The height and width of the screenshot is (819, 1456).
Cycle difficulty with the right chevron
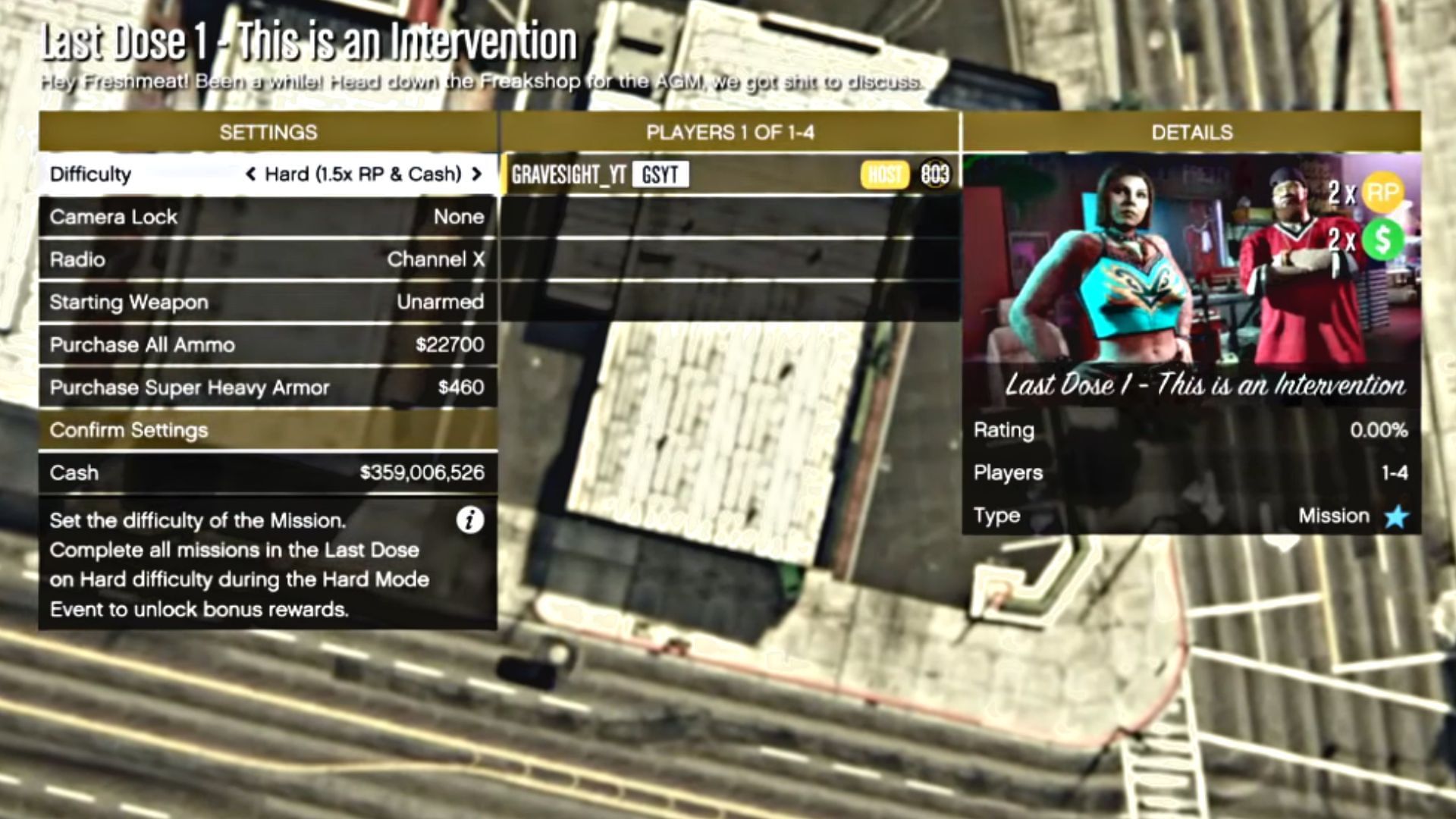click(x=479, y=174)
